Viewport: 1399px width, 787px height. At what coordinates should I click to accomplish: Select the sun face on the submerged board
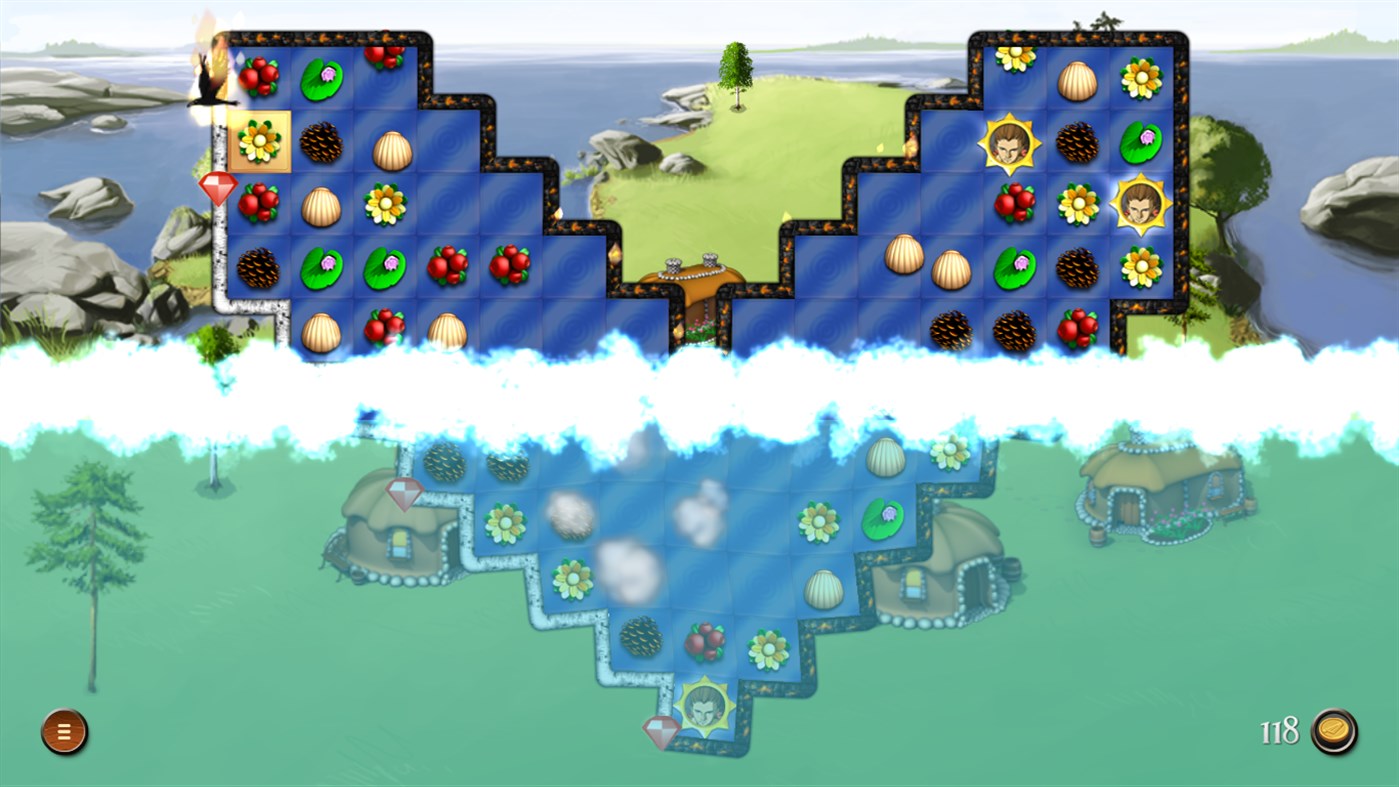click(x=703, y=708)
